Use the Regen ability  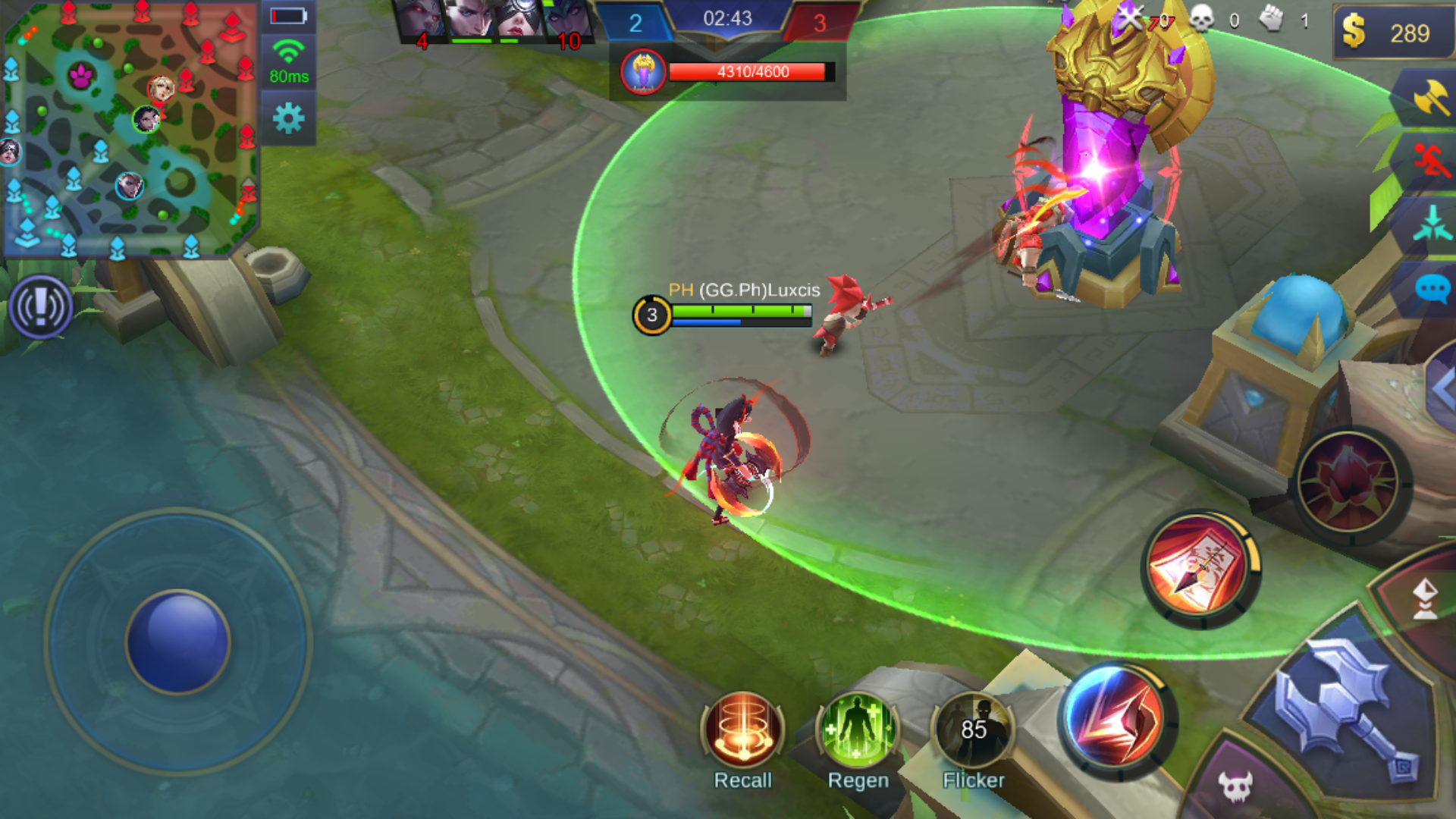[x=858, y=730]
